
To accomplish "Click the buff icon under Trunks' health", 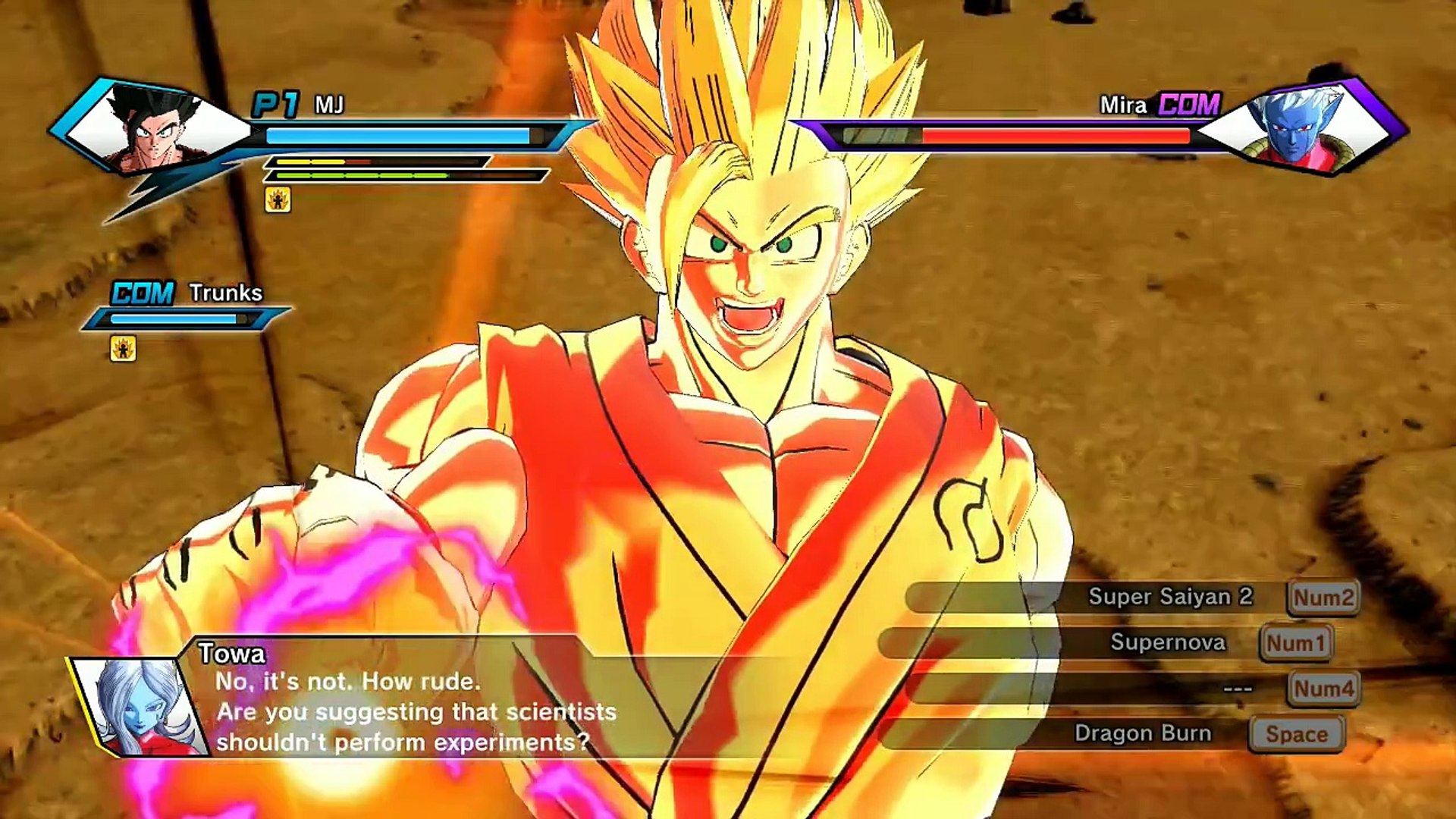I will pyautogui.click(x=123, y=349).
